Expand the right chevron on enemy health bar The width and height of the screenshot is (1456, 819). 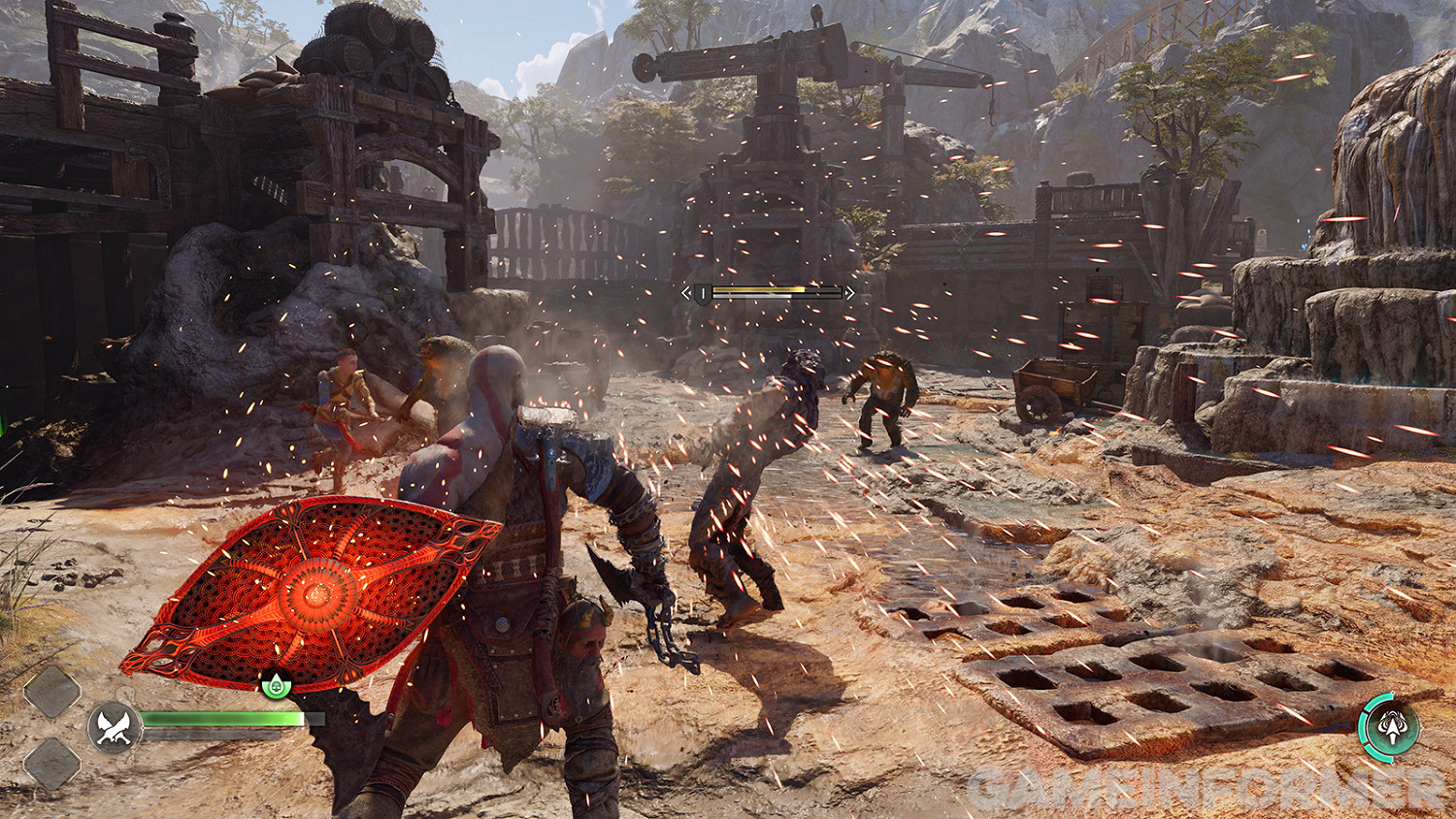coord(850,293)
